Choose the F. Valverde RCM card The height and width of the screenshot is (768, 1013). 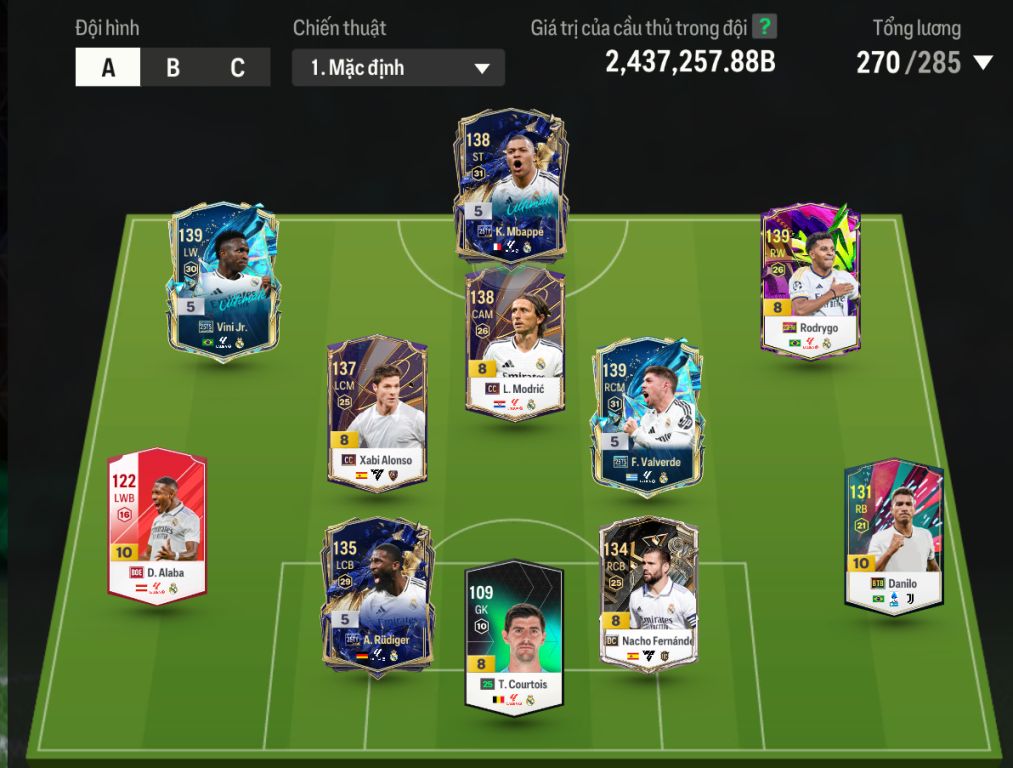645,416
